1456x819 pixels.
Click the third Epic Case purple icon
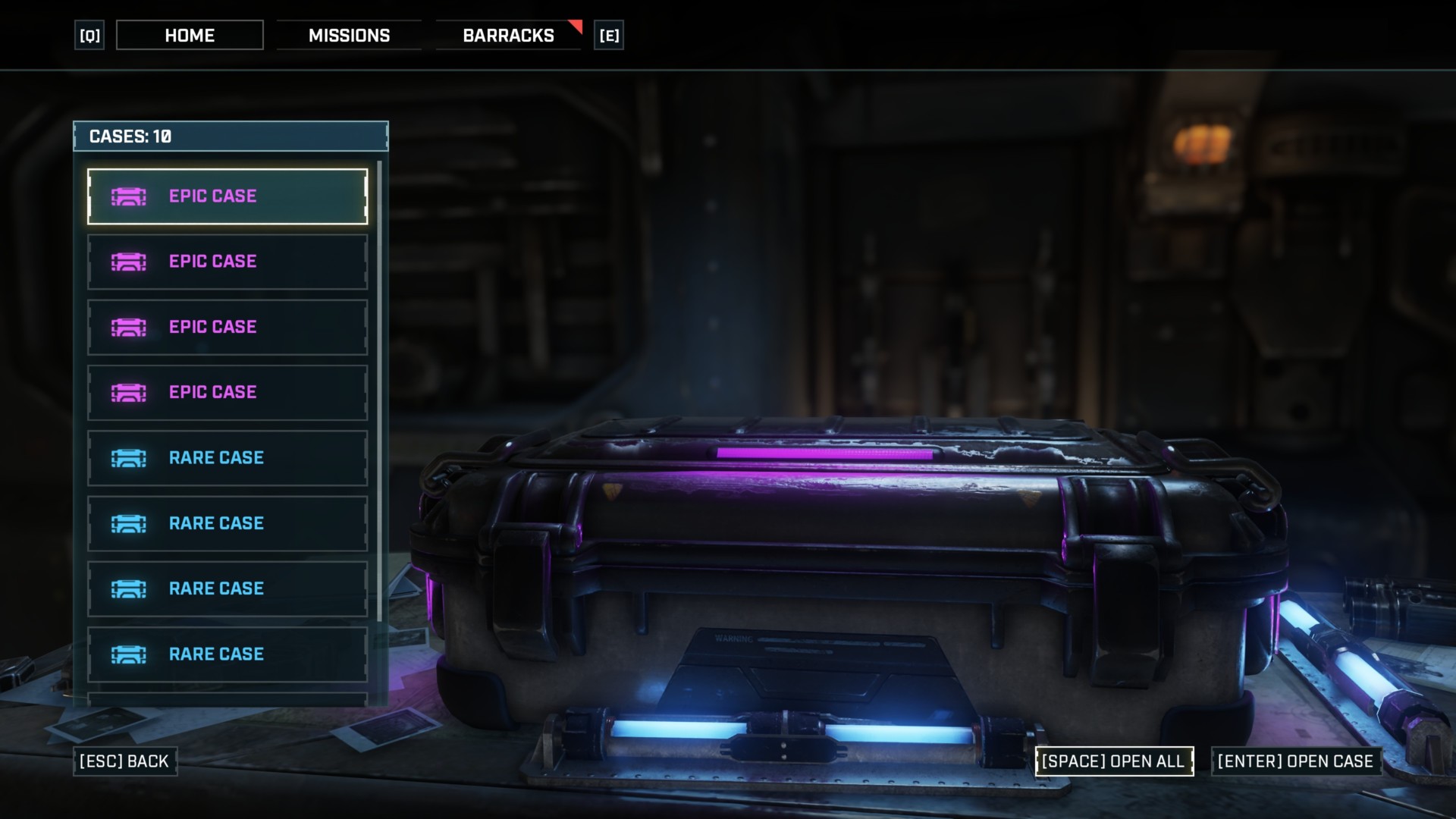[x=129, y=327]
